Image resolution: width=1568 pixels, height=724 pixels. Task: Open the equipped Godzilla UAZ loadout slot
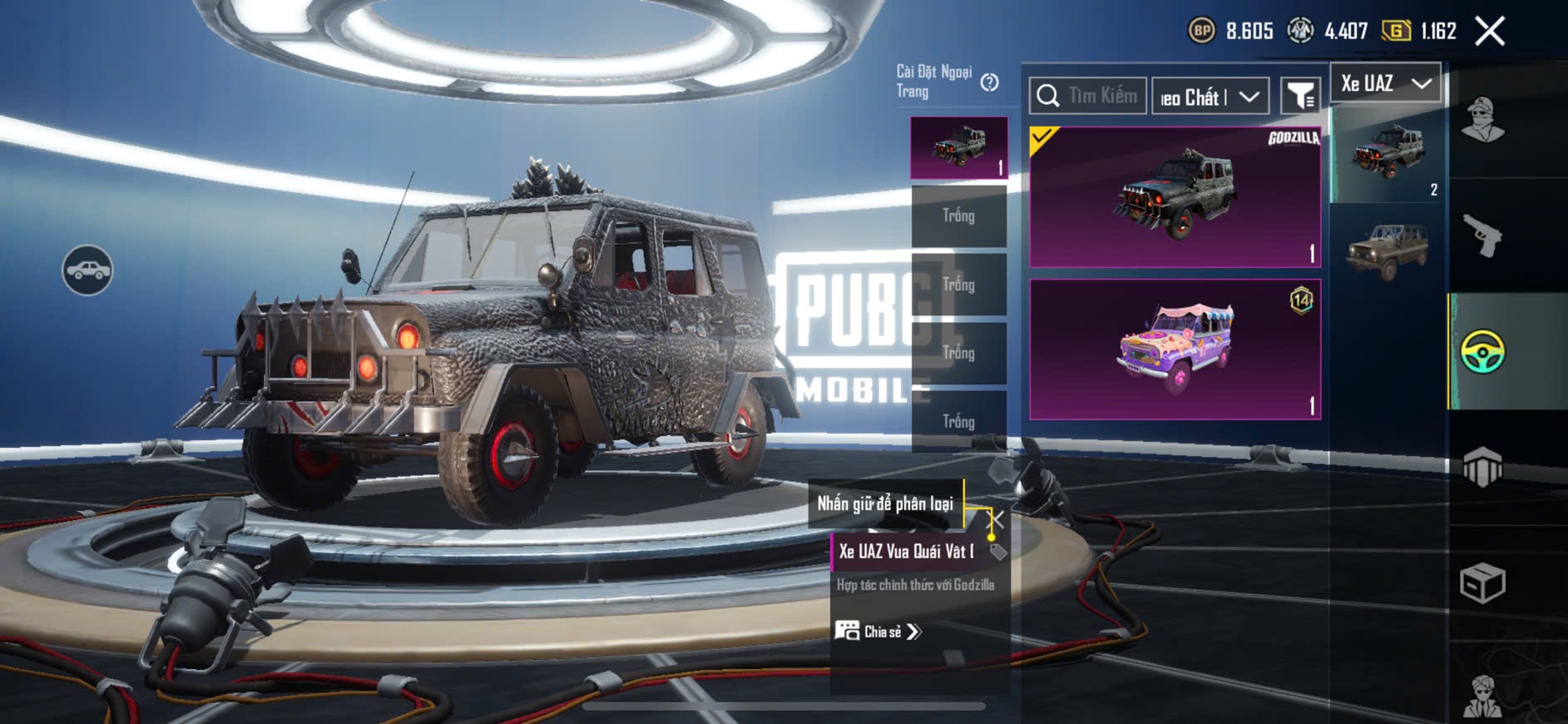coord(958,147)
